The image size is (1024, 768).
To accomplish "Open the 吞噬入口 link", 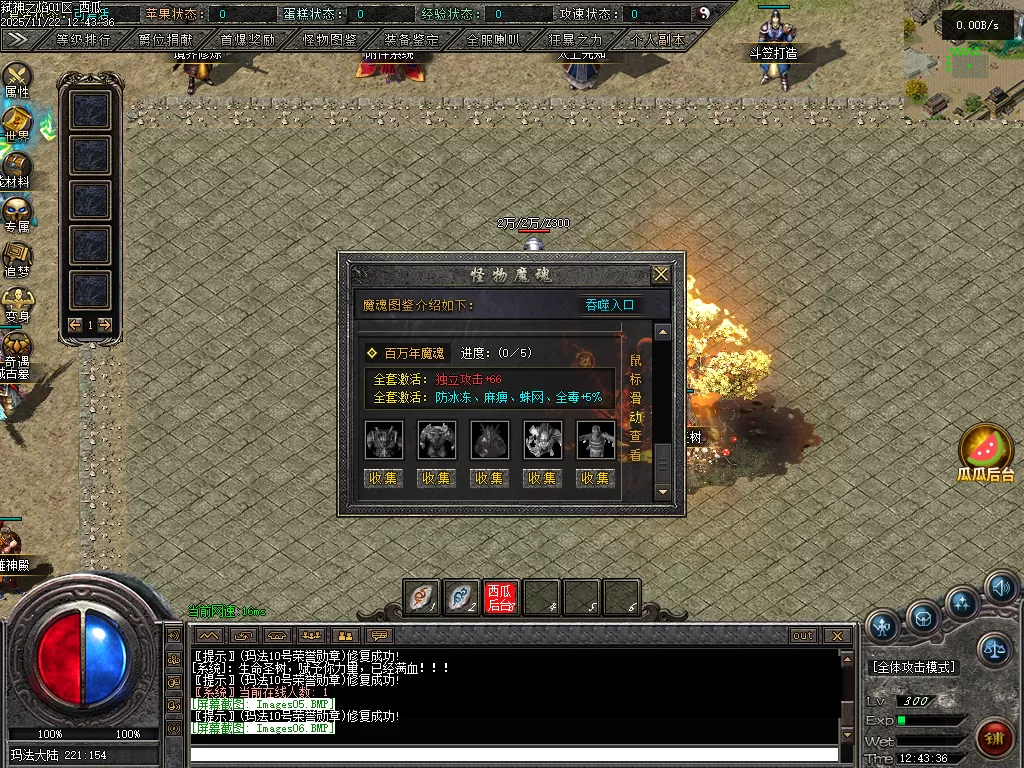I will [610, 305].
